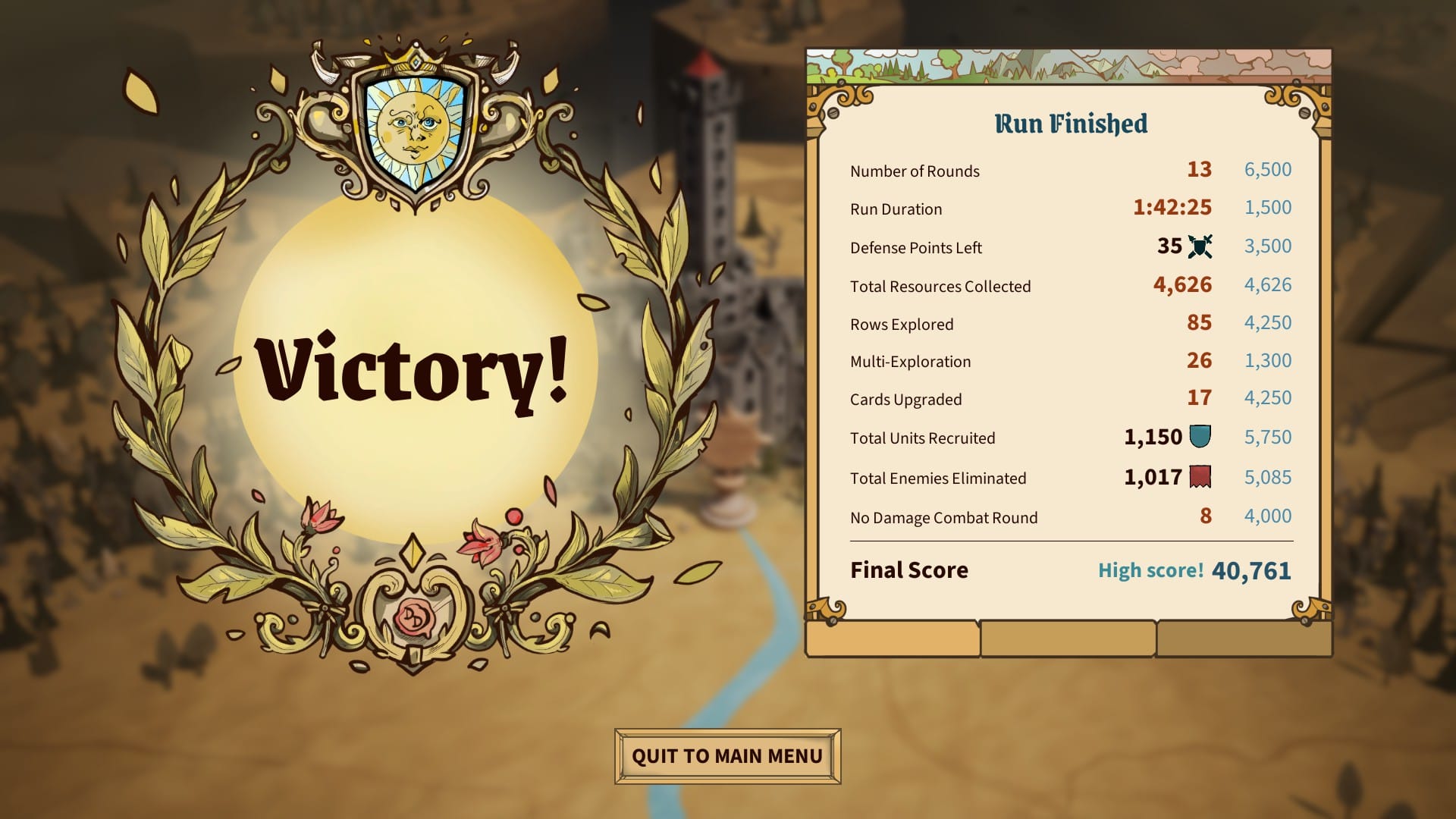Viewport: 1456px width, 819px height.
Task: Click the Quit to Main Menu button
Action: [x=726, y=755]
